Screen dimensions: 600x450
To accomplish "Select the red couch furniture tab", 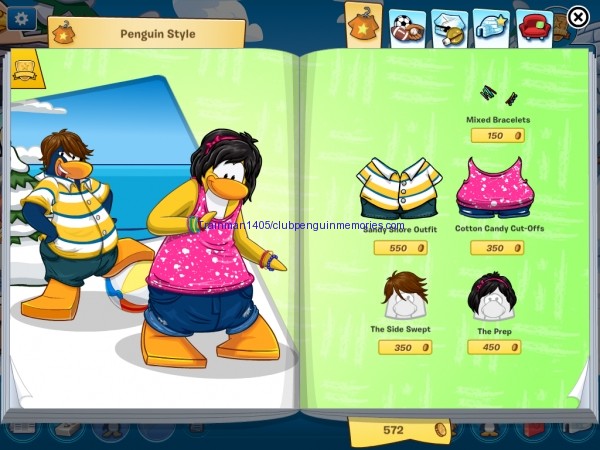I will click(534, 27).
